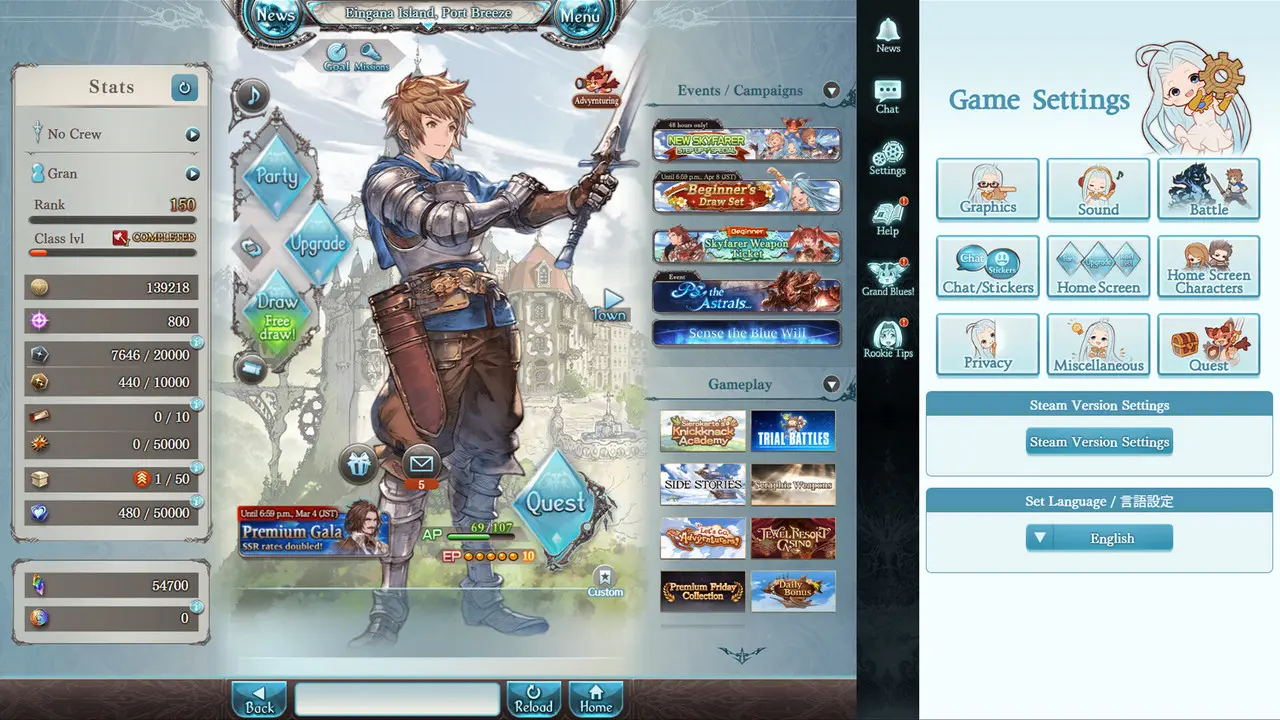The height and width of the screenshot is (720, 1280).
Task: Click the Steam Version Settings button
Action: (1099, 441)
